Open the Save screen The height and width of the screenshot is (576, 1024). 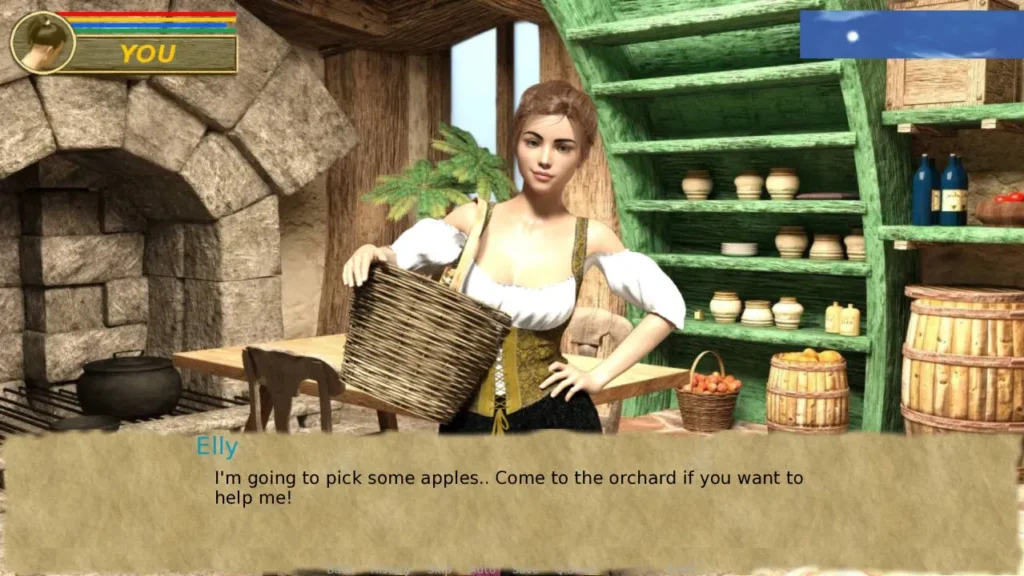tap(526, 570)
